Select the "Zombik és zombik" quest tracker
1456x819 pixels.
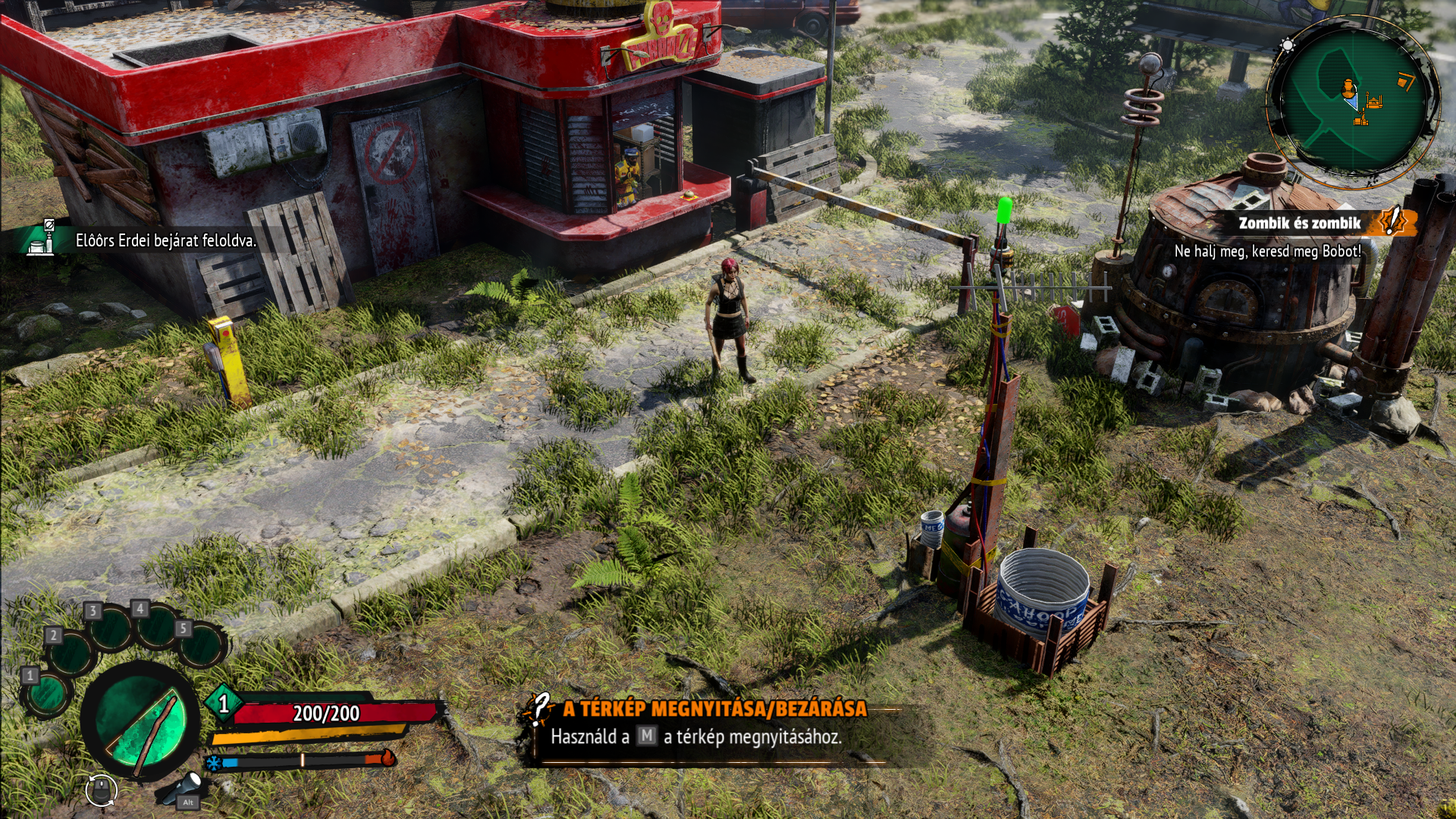click(x=1299, y=223)
